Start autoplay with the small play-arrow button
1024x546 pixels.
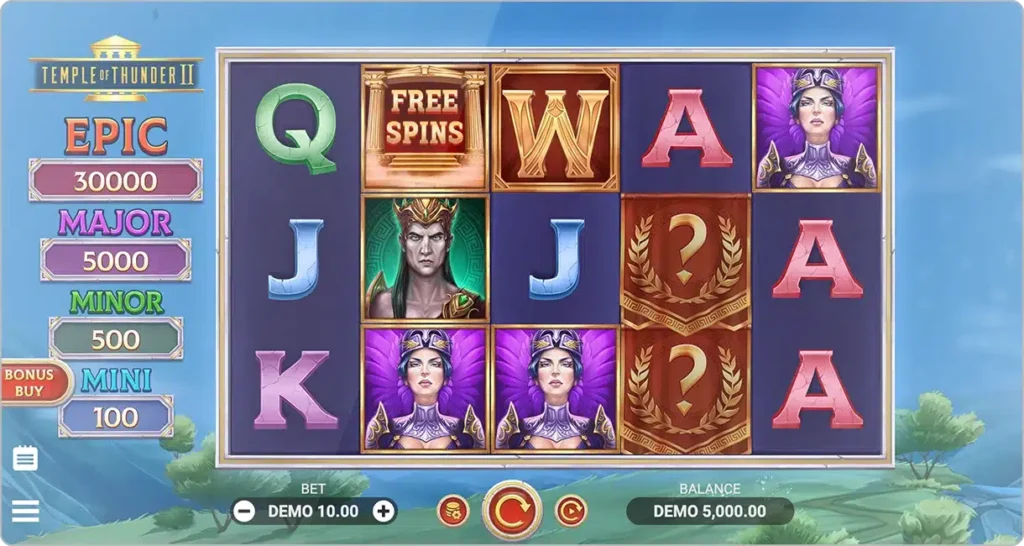[571, 511]
